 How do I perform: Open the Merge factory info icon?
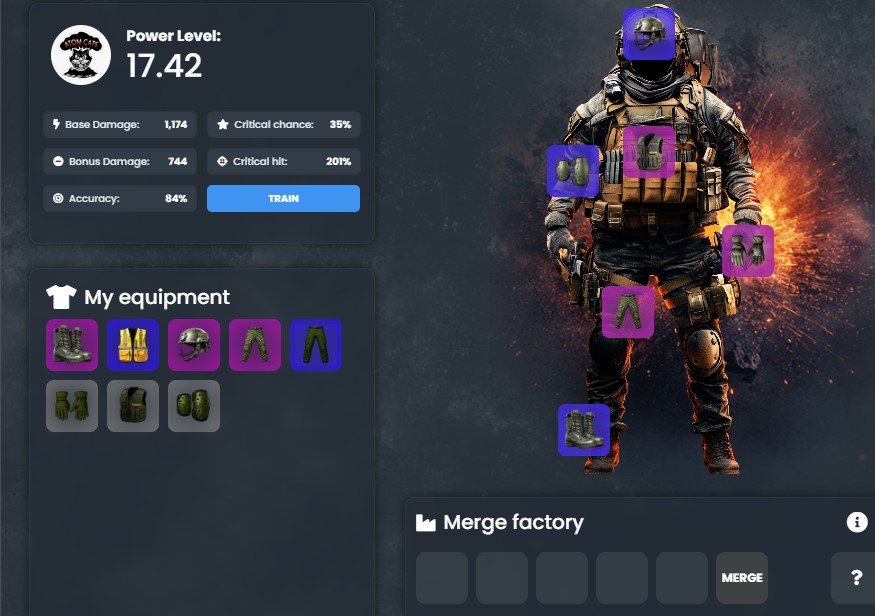click(x=857, y=522)
